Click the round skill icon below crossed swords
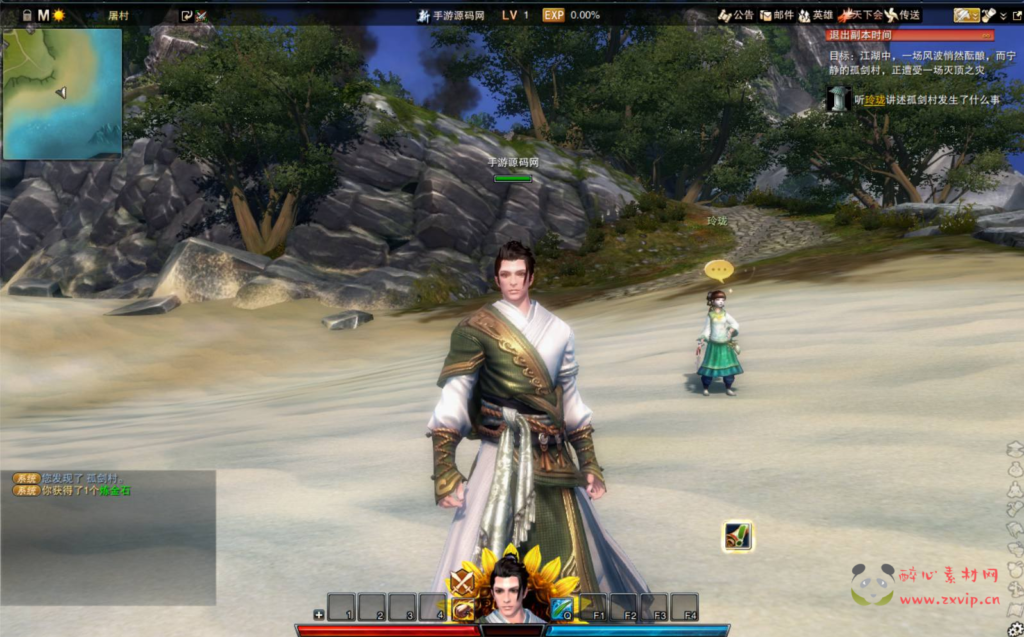This screenshot has height=637, width=1024. tap(461, 609)
